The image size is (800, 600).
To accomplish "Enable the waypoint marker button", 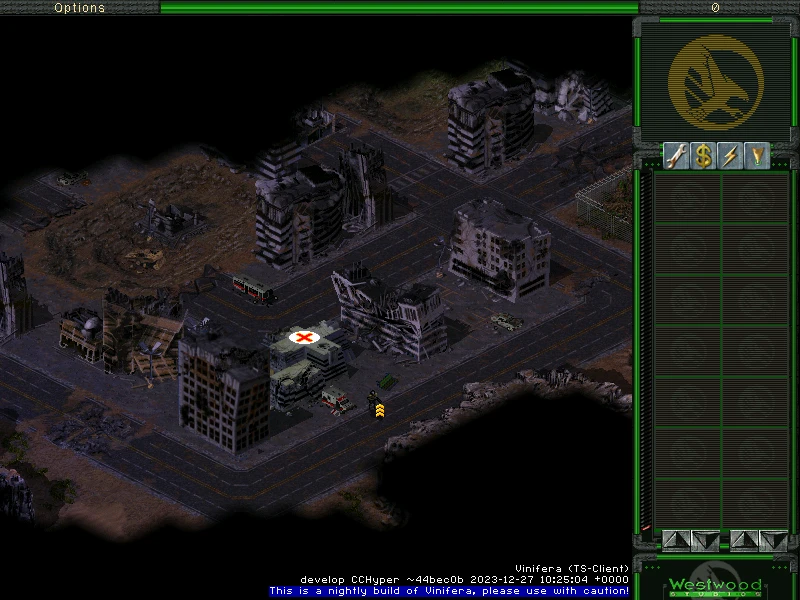I will [757, 157].
